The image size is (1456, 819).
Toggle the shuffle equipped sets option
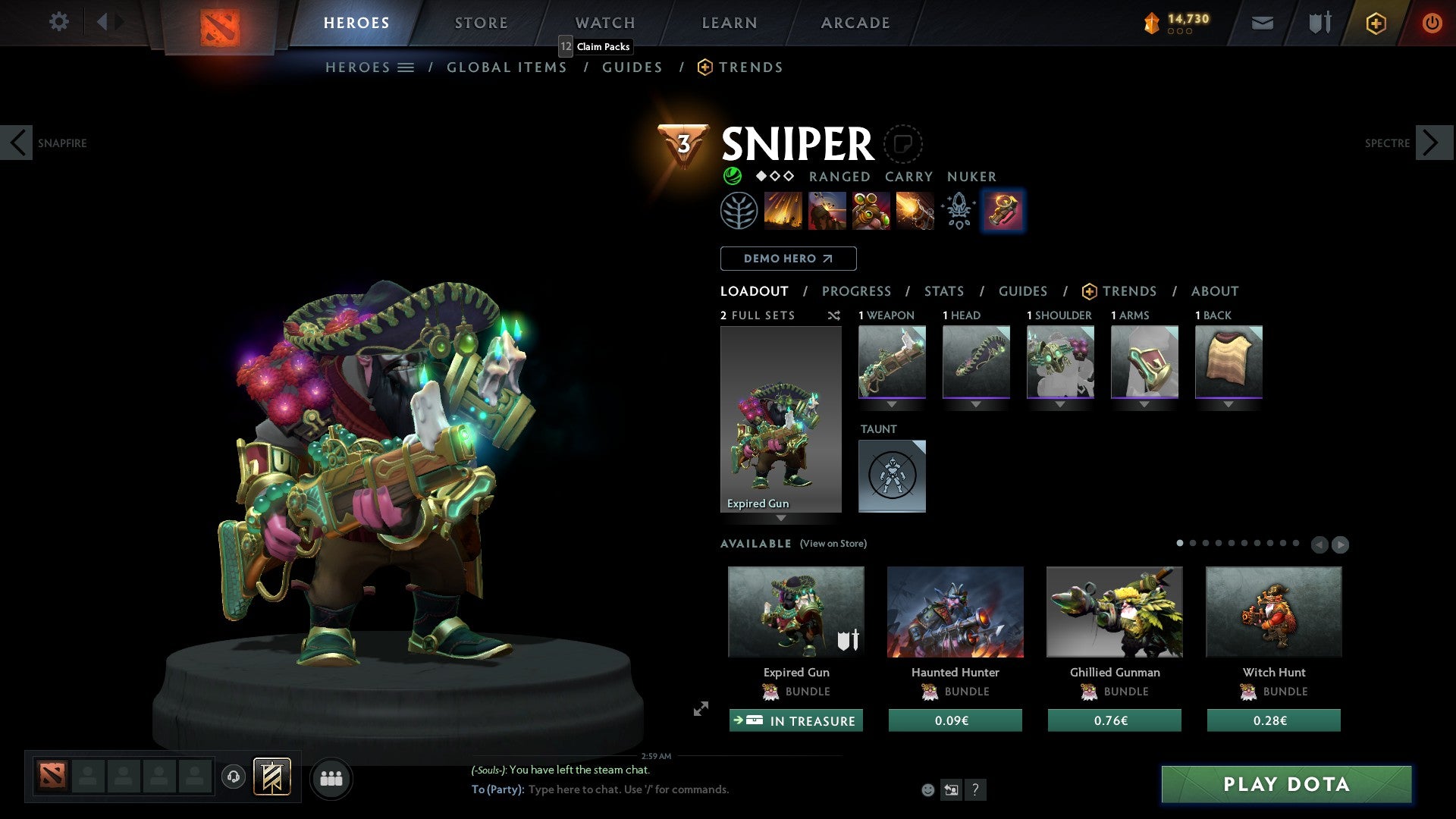(834, 316)
